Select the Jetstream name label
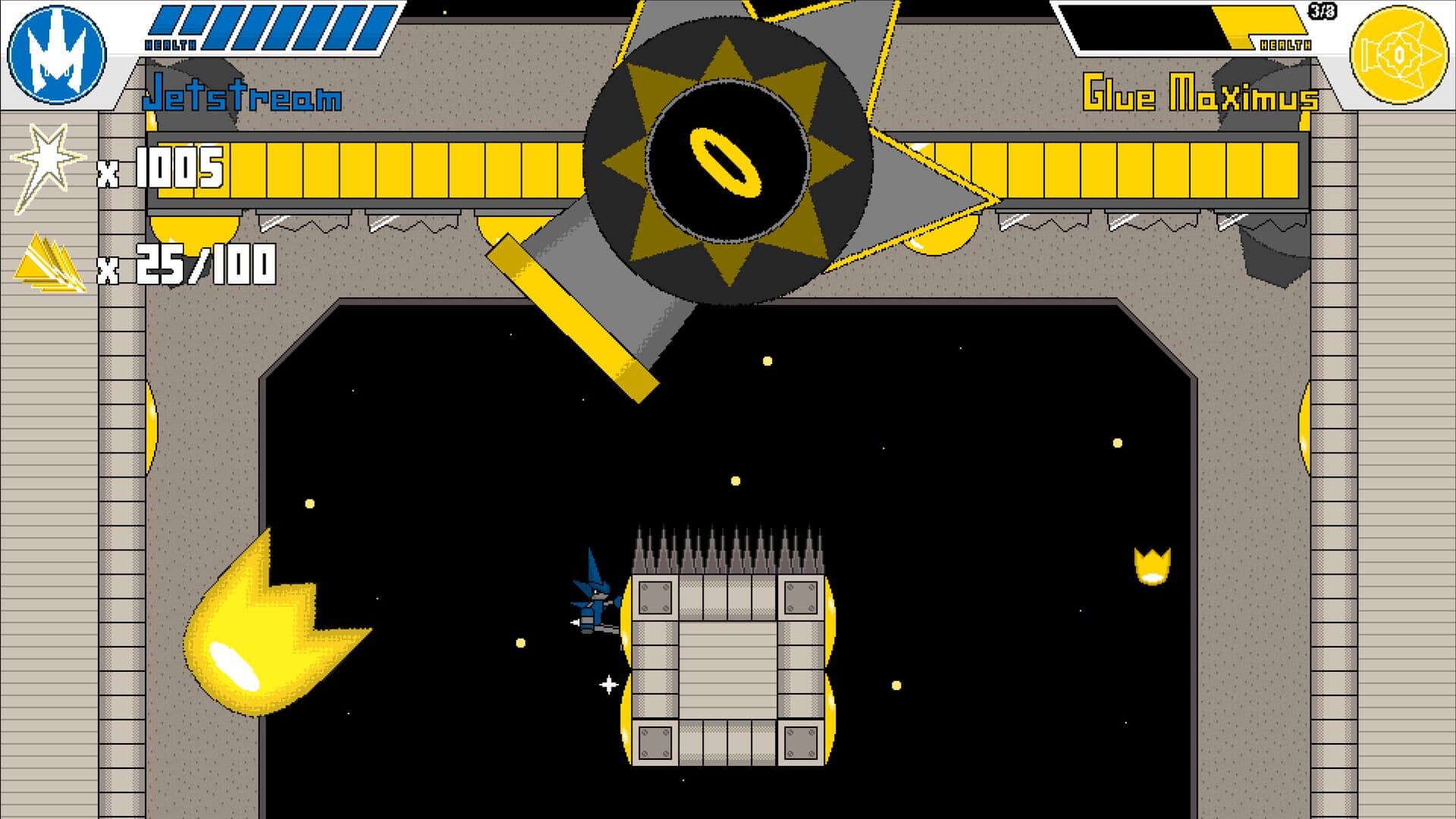The image size is (1456, 819). point(244,96)
